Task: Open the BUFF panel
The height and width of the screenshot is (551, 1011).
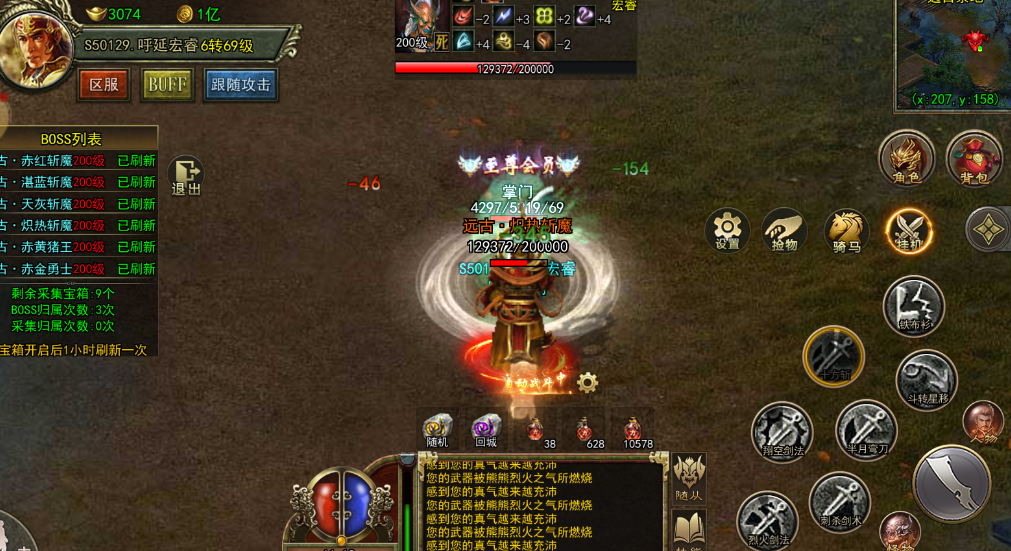Action: point(167,85)
